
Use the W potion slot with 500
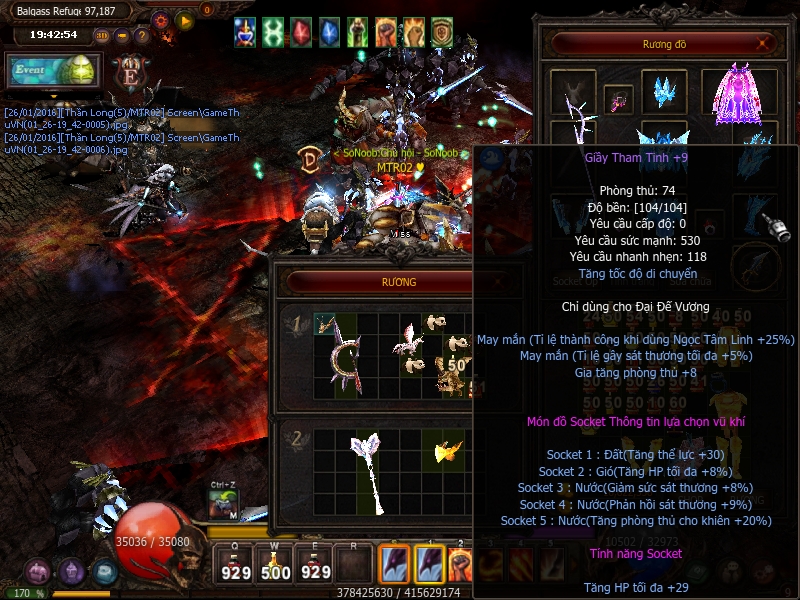[x=276, y=567]
